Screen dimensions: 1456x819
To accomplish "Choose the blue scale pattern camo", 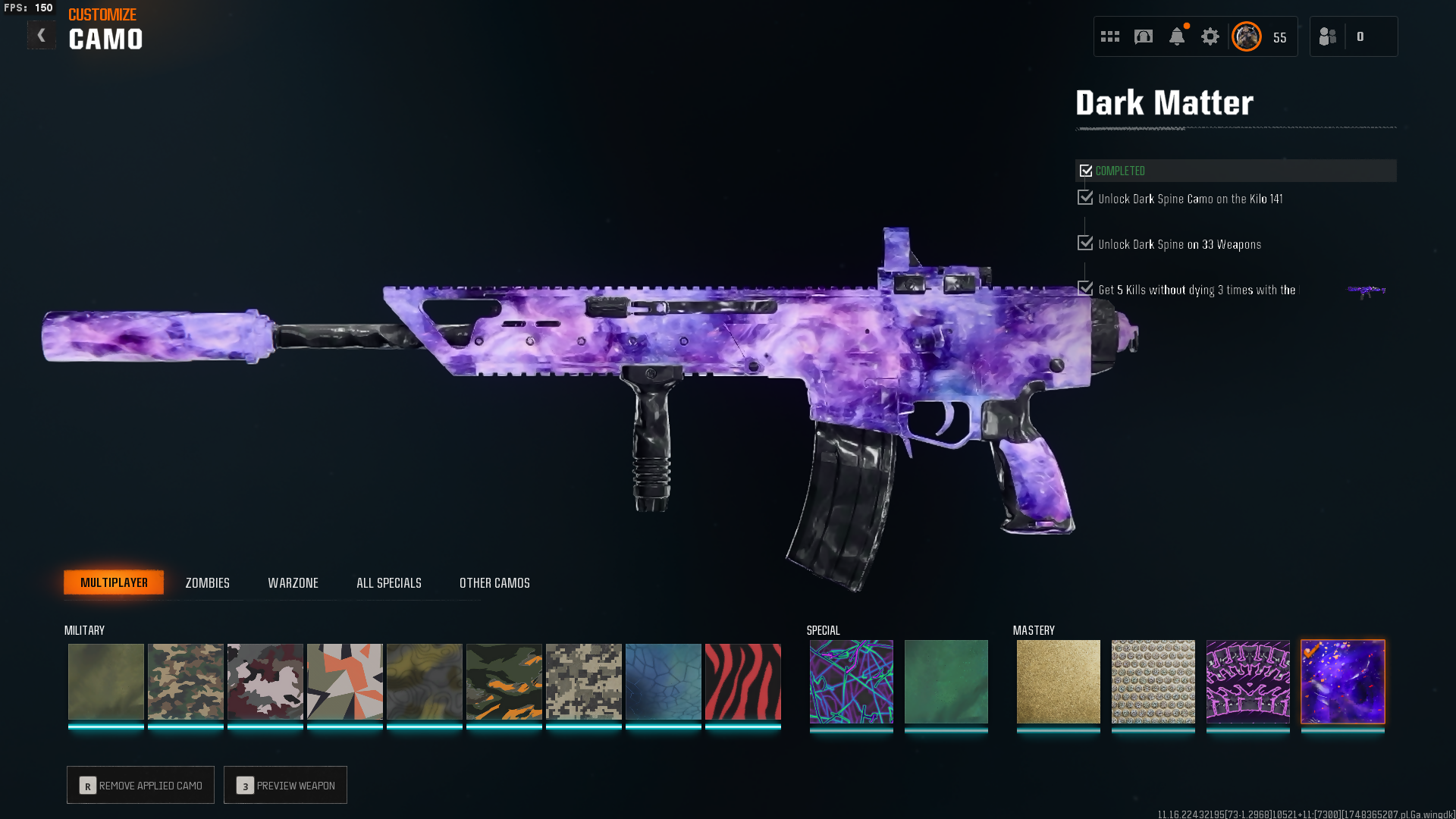I will click(663, 681).
